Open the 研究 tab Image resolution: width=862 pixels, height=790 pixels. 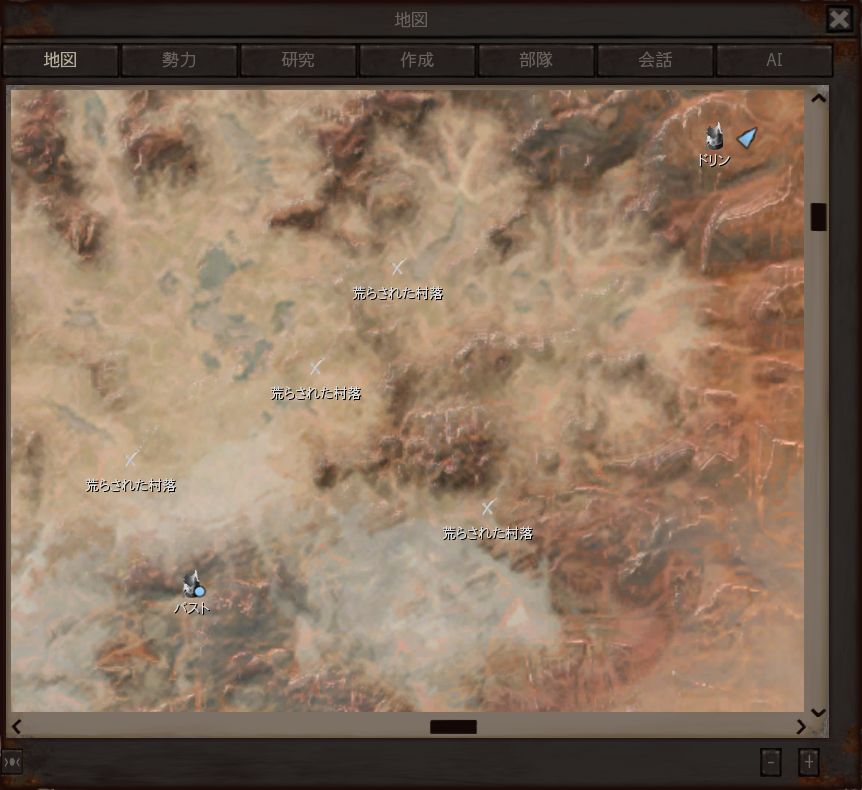pyautogui.click(x=298, y=60)
